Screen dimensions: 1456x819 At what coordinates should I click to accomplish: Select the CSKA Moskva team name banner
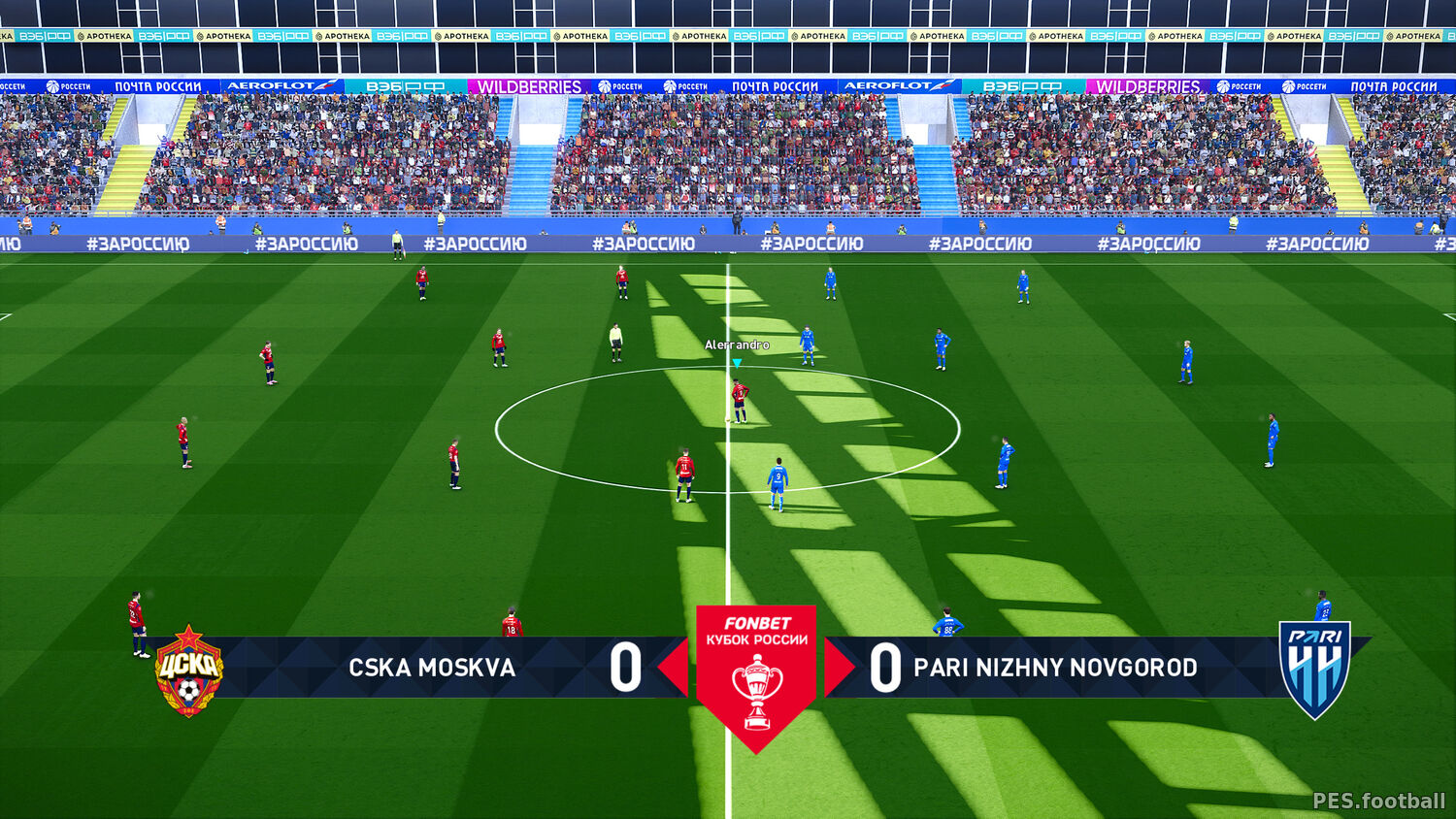point(432,668)
